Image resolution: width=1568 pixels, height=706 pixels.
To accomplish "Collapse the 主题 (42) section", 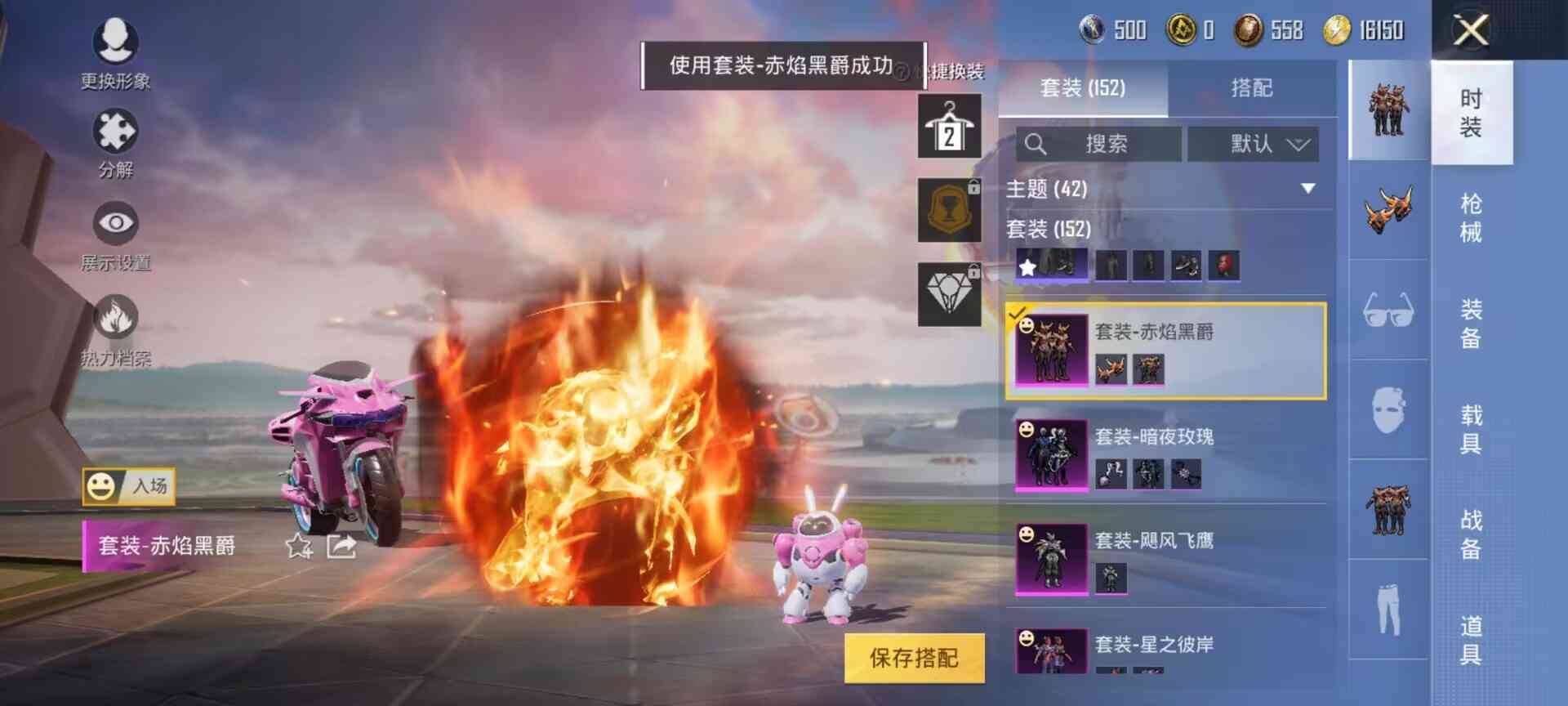I will click(x=1307, y=188).
